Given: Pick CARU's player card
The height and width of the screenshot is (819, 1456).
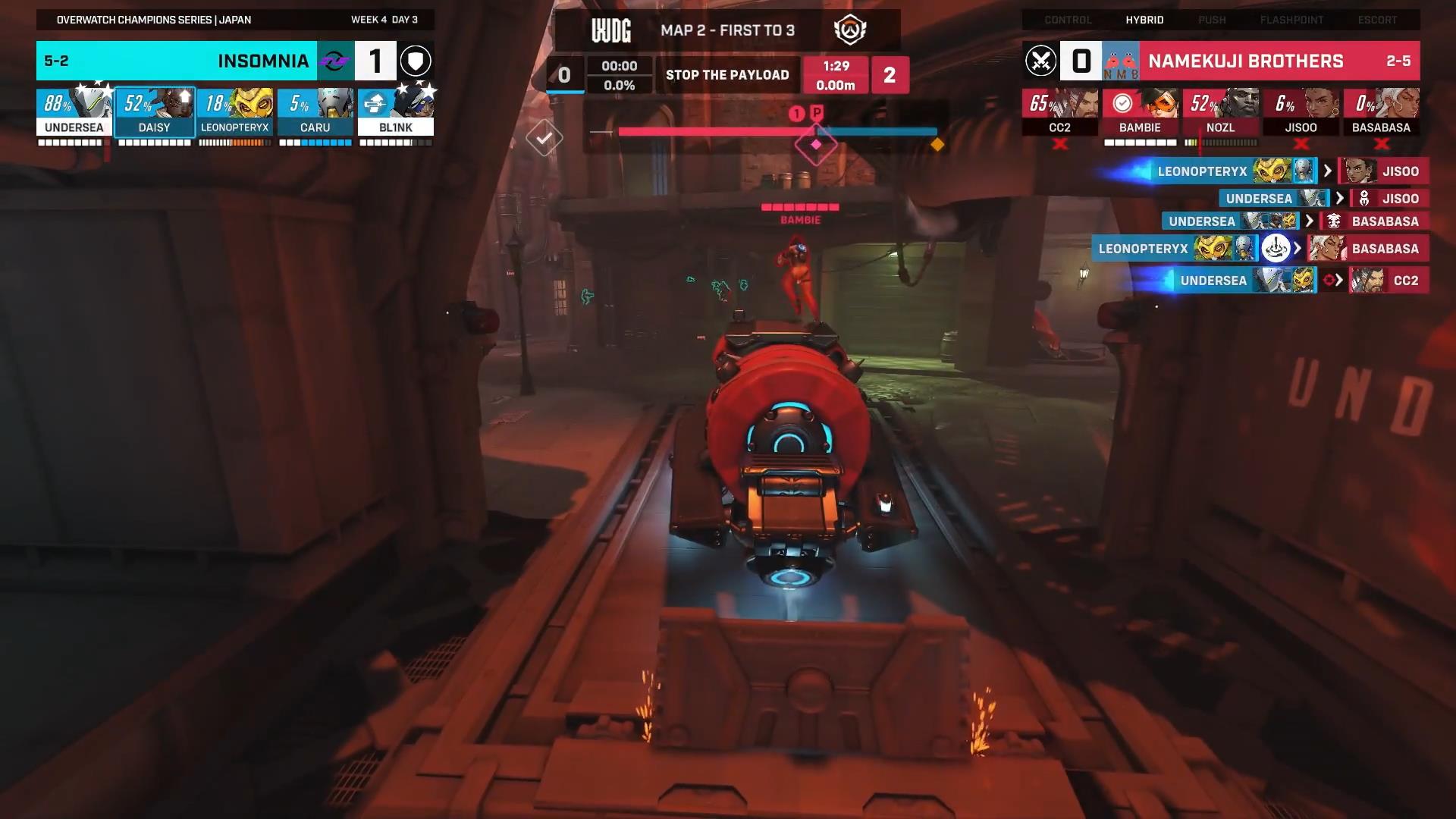Looking at the screenshot, I should tap(315, 112).
